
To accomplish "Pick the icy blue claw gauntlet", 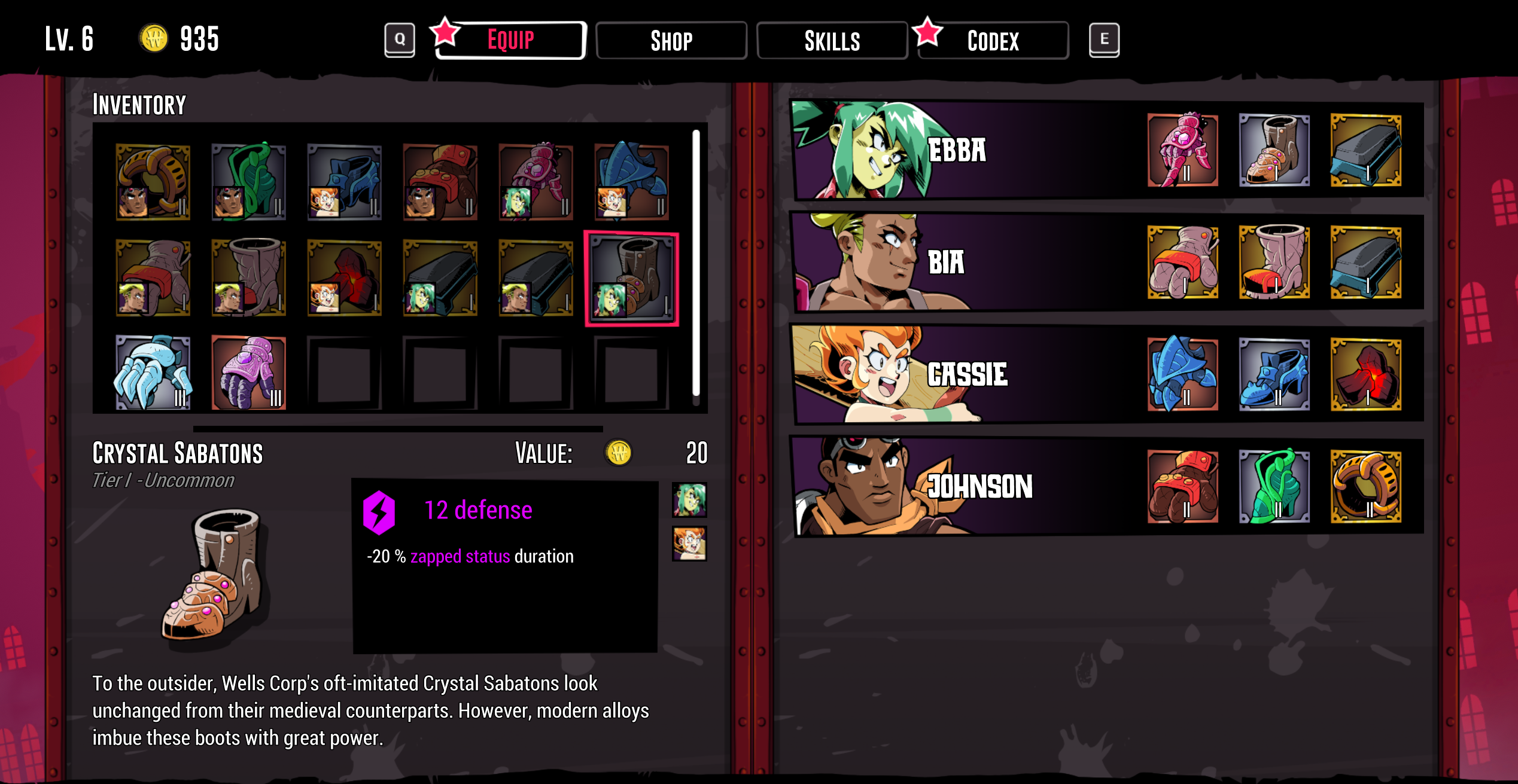I will click(153, 373).
